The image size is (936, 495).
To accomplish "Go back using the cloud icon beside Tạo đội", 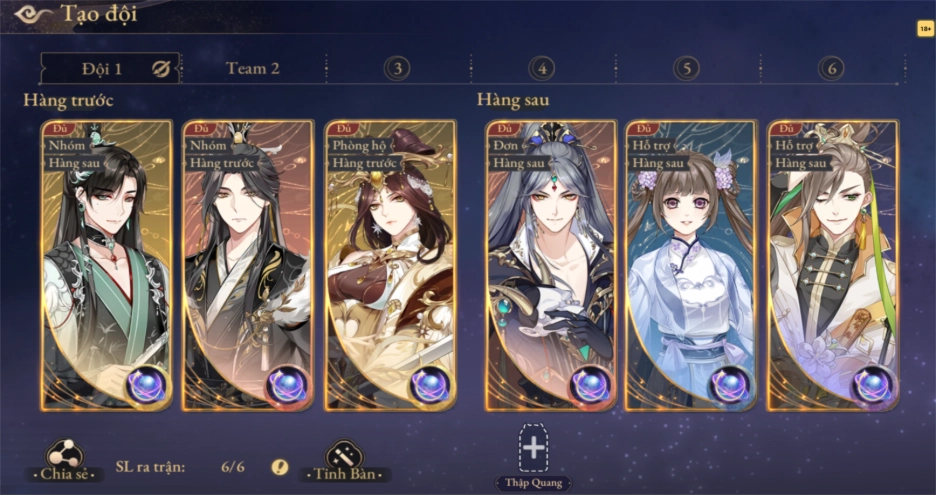I will click(32, 14).
